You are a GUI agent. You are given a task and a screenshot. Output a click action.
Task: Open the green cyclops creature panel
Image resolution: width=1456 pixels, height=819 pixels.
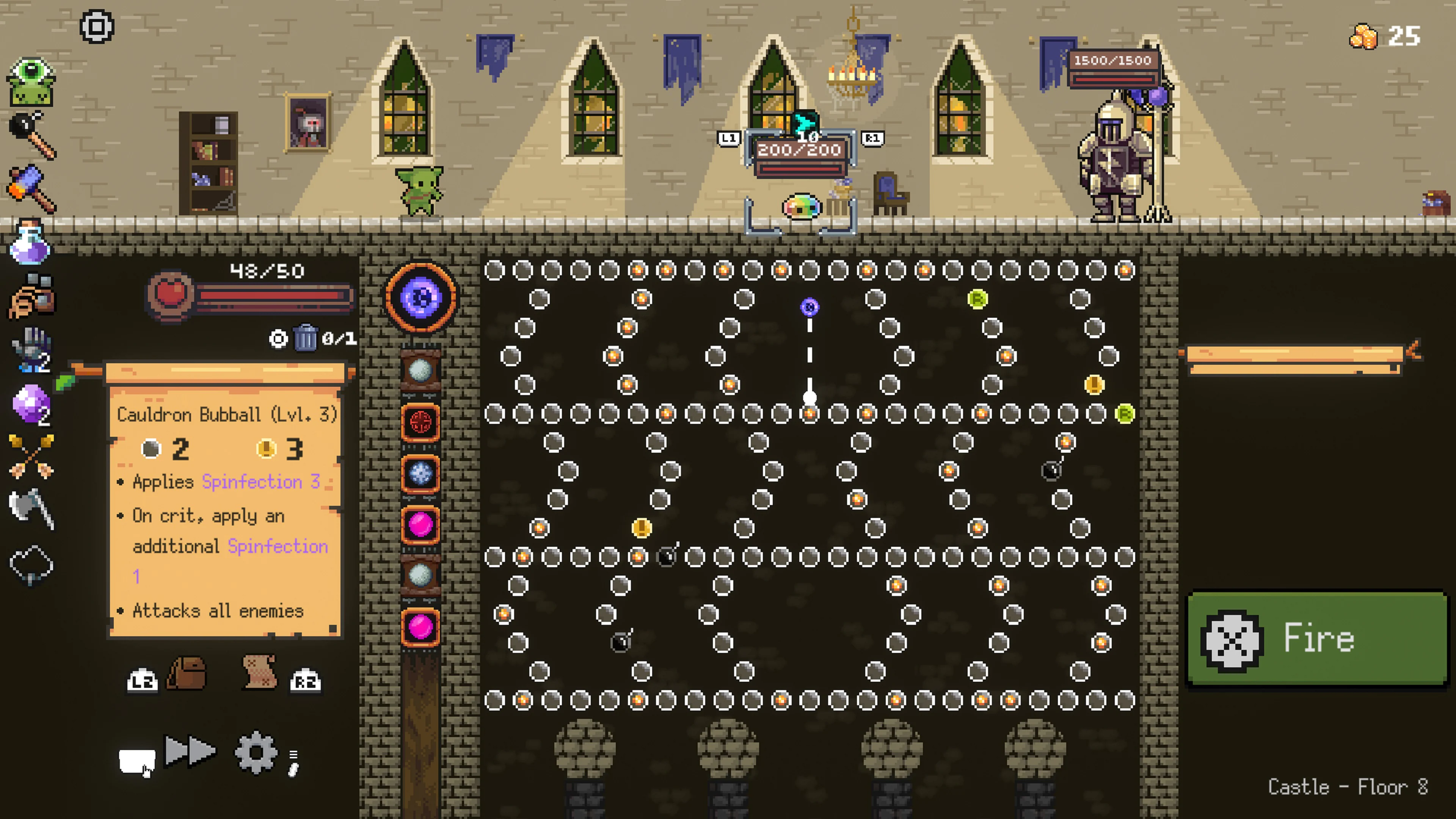tap(31, 82)
